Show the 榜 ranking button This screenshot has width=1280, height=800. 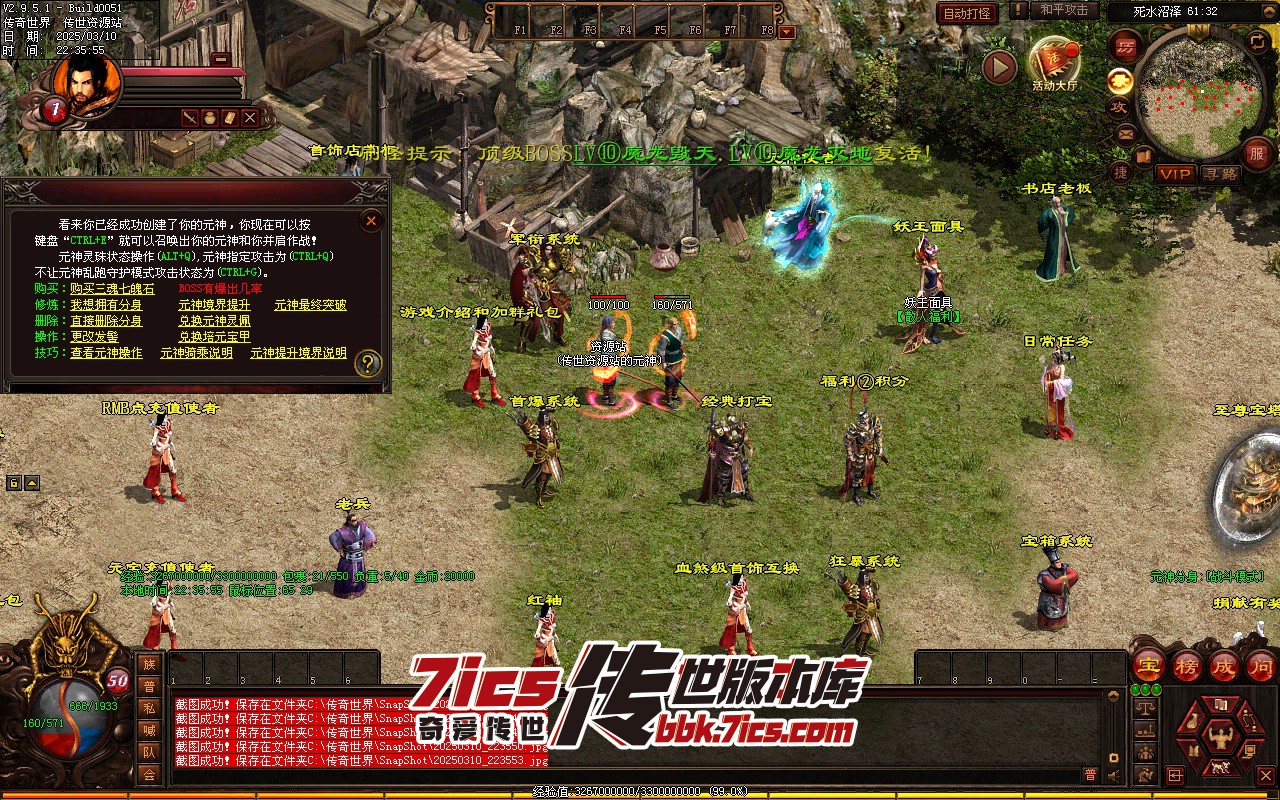pos(1187,665)
